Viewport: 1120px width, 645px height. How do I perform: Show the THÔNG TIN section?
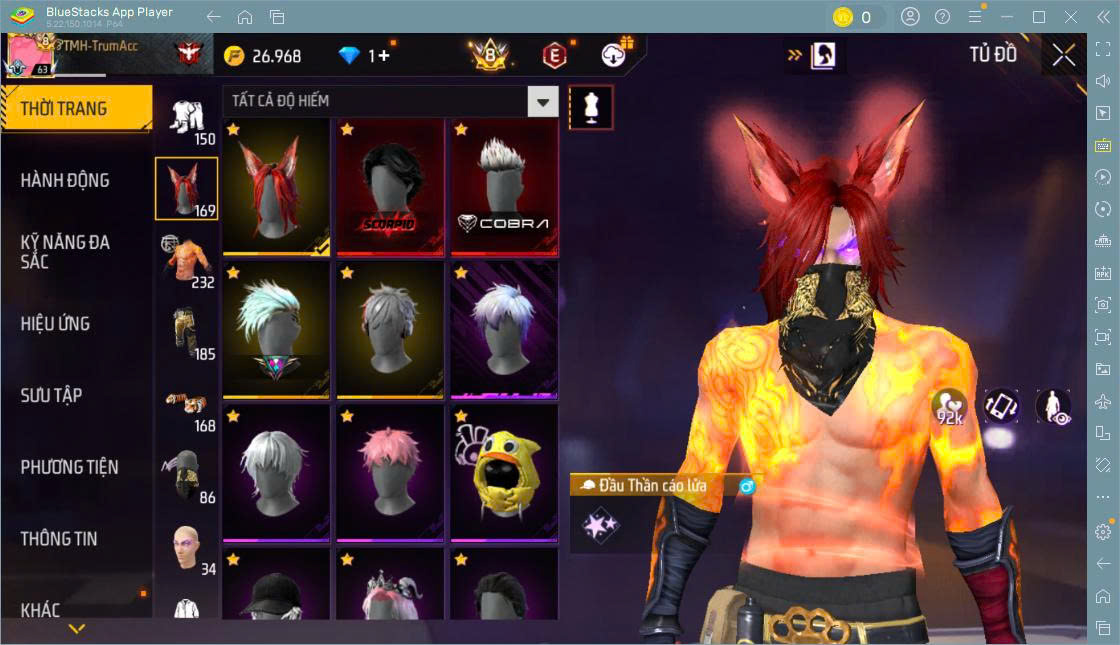(59, 539)
